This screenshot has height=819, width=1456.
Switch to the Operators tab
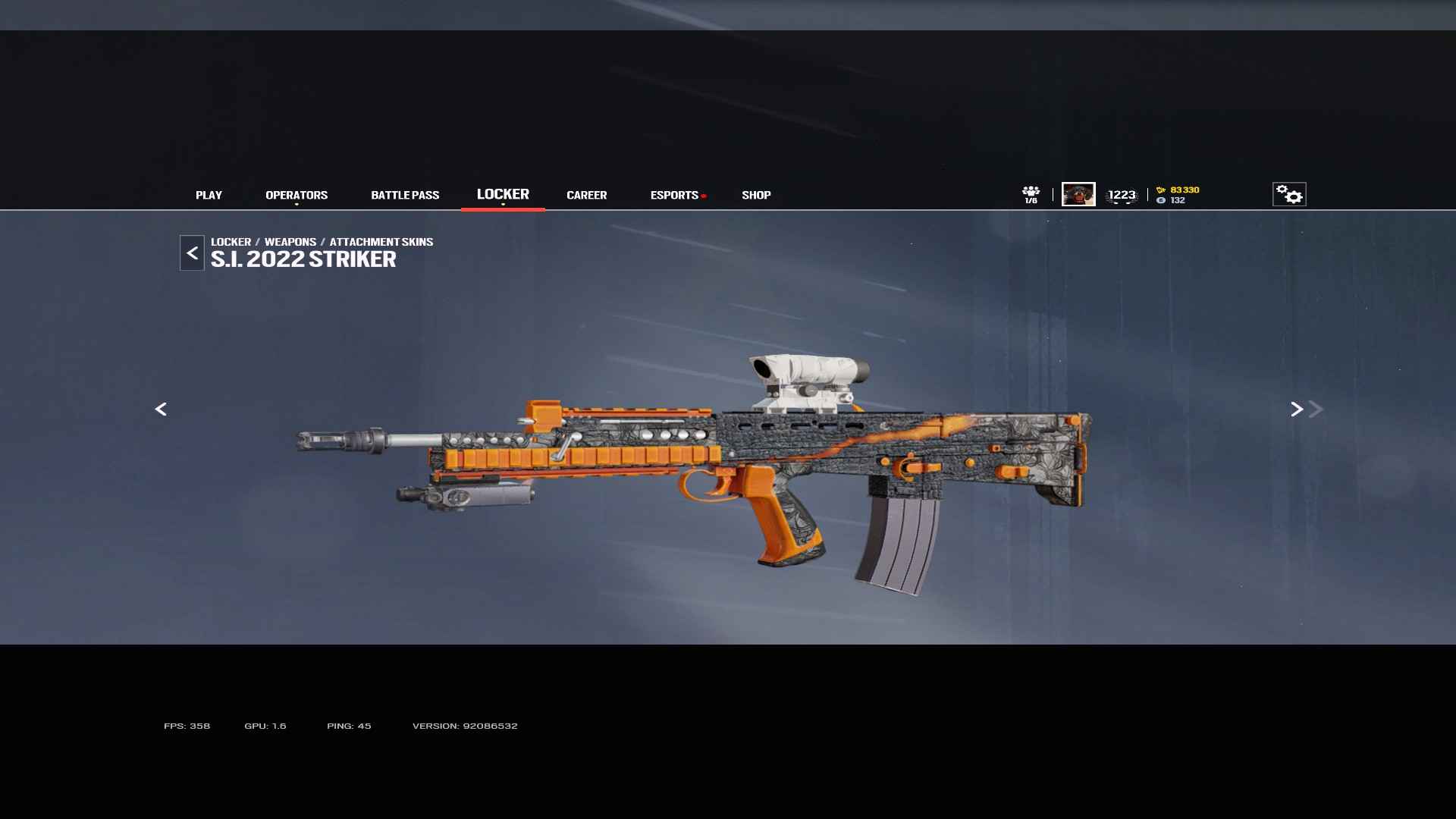(x=297, y=195)
